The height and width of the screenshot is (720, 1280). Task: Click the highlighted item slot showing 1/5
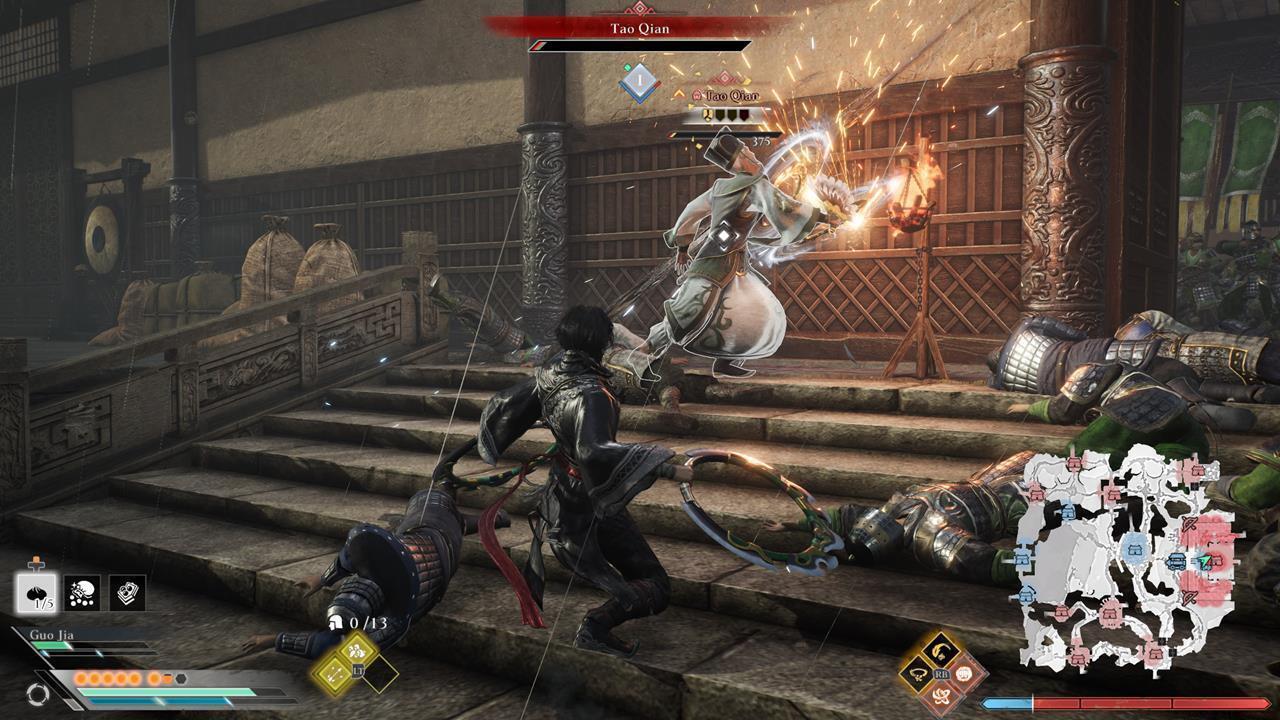click(x=35, y=594)
